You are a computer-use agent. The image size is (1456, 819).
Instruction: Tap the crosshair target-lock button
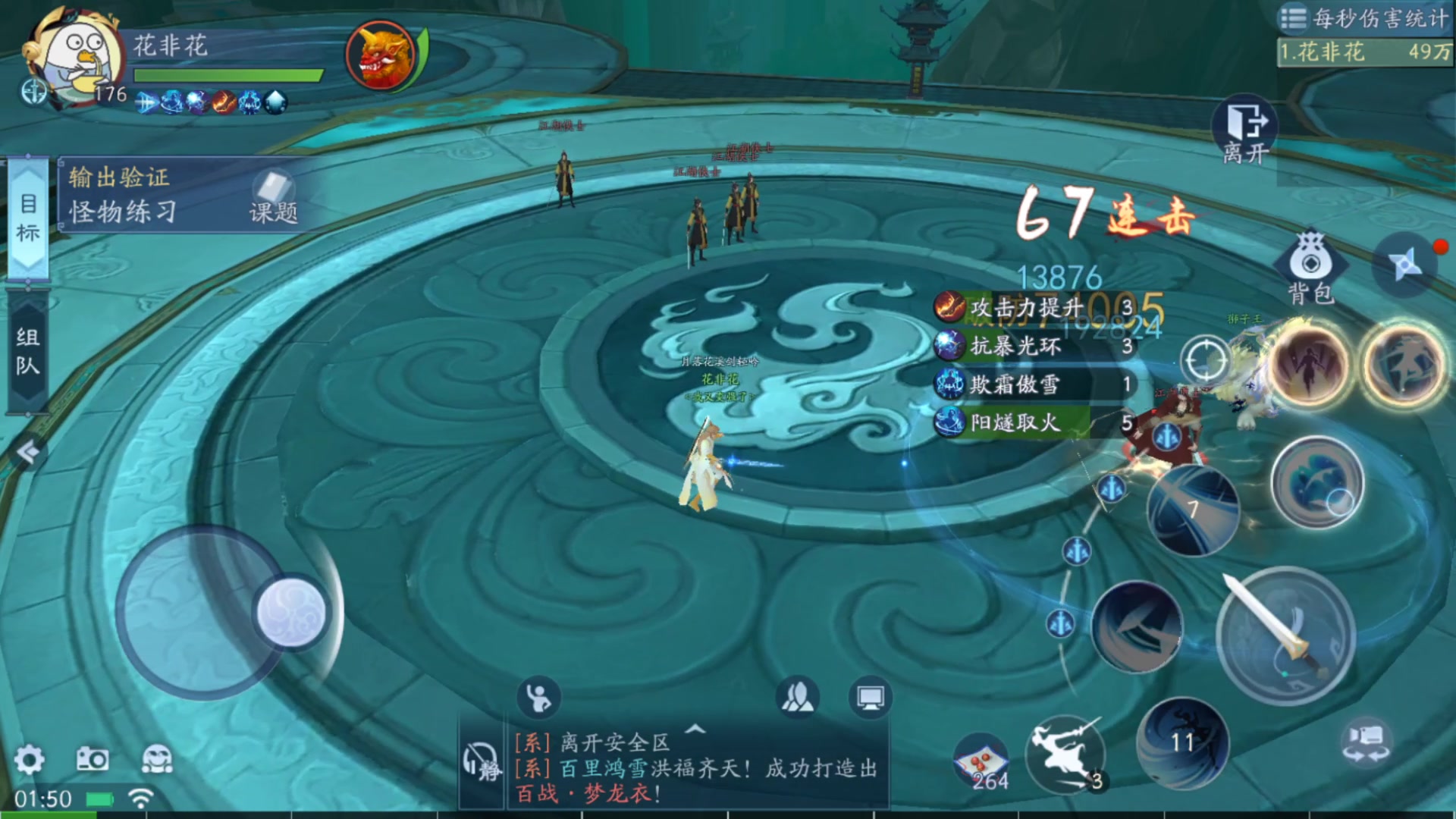pos(1206,359)
